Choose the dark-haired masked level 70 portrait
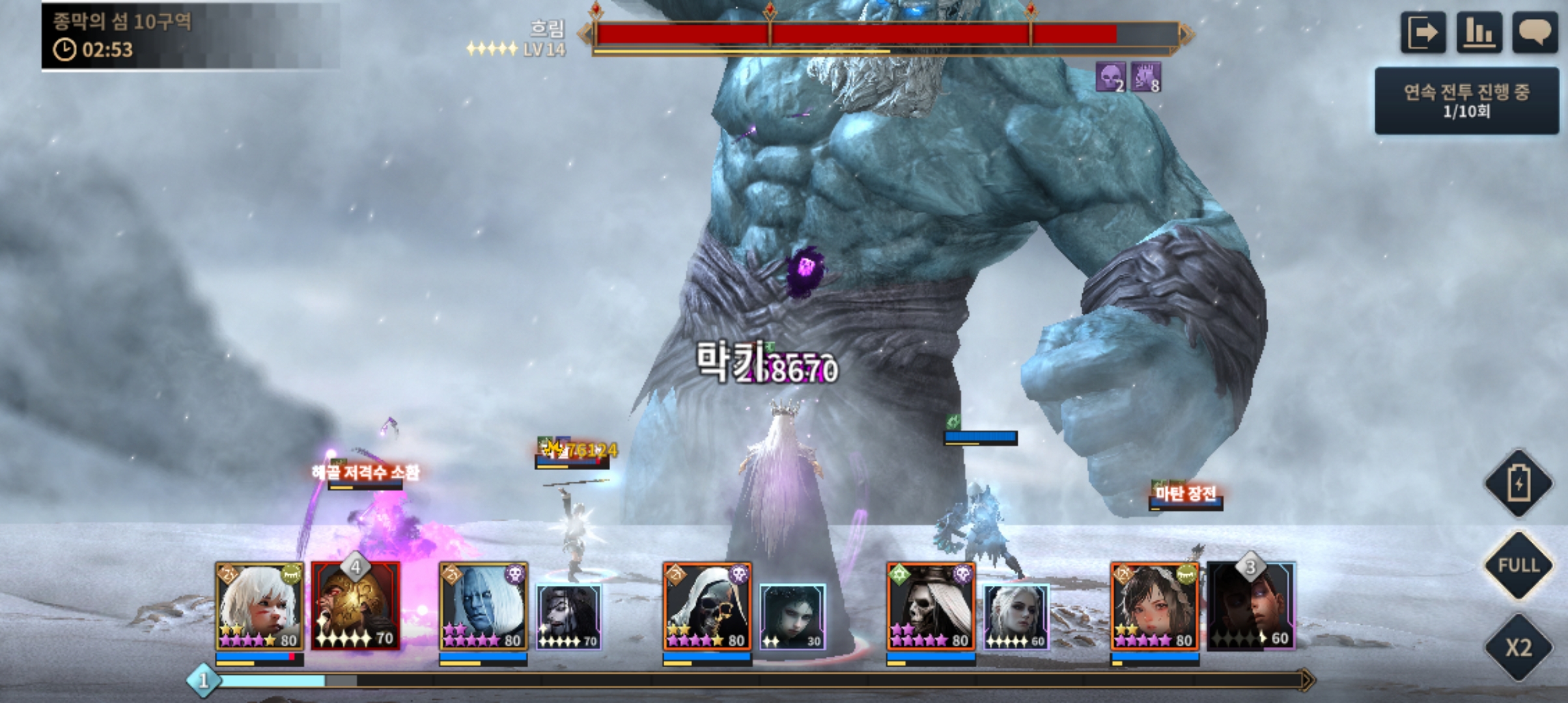Screen dimensions: 1568x703 click(x=568, y=616)
